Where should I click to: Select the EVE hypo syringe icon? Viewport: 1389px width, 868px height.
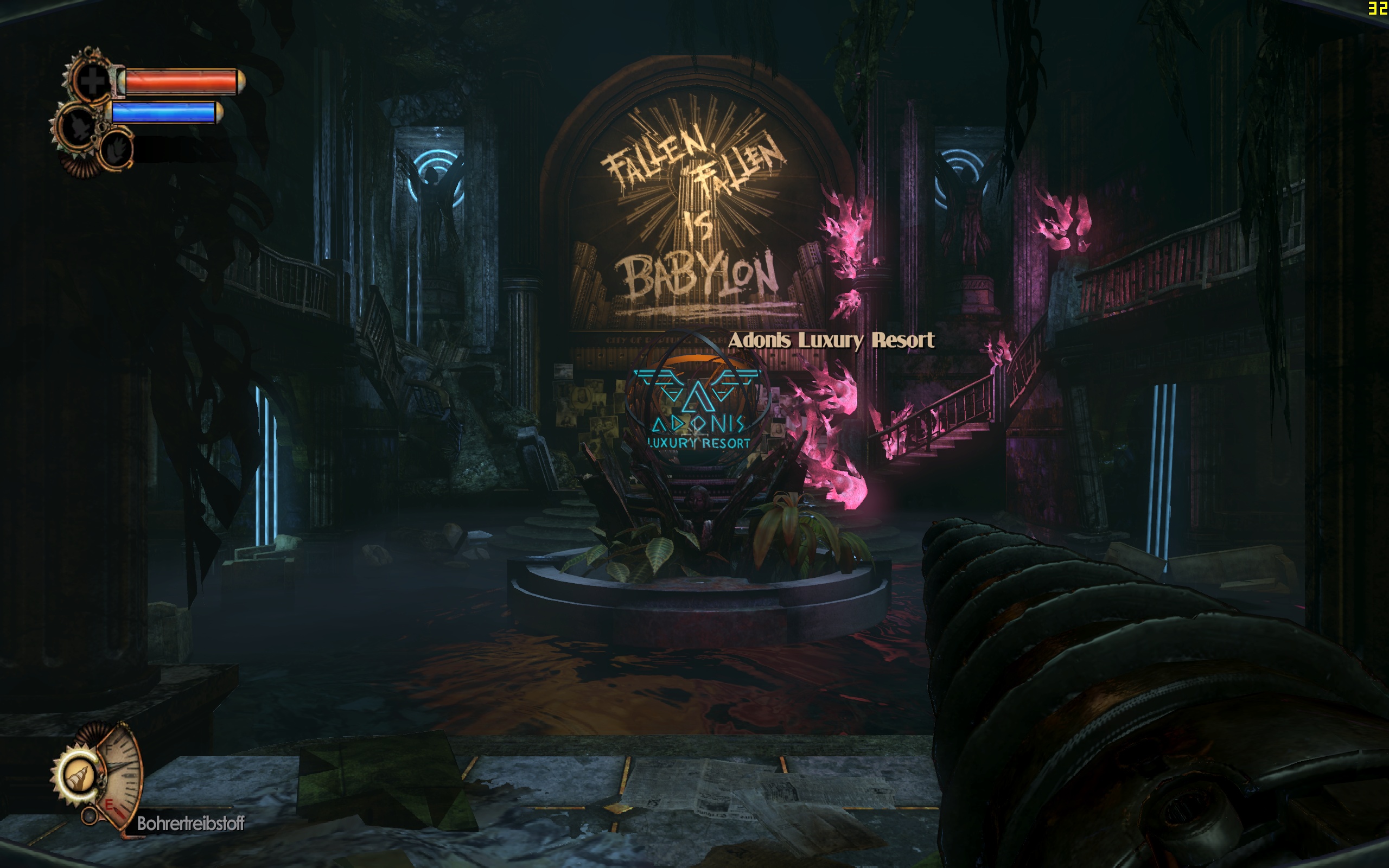tap(80, 127)
